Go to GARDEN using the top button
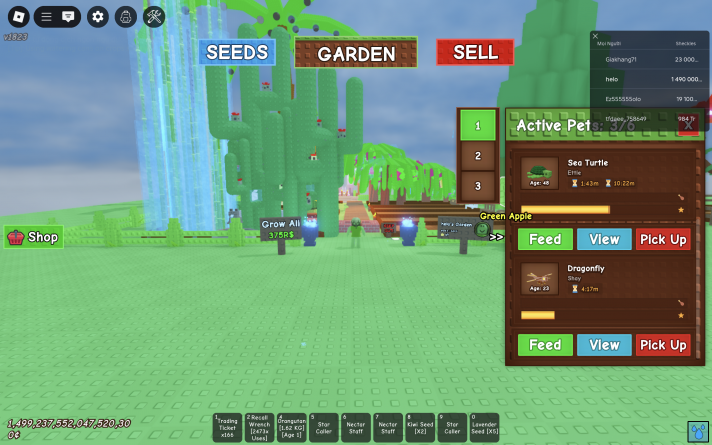712x445 pixels. (x=356, y=53)
